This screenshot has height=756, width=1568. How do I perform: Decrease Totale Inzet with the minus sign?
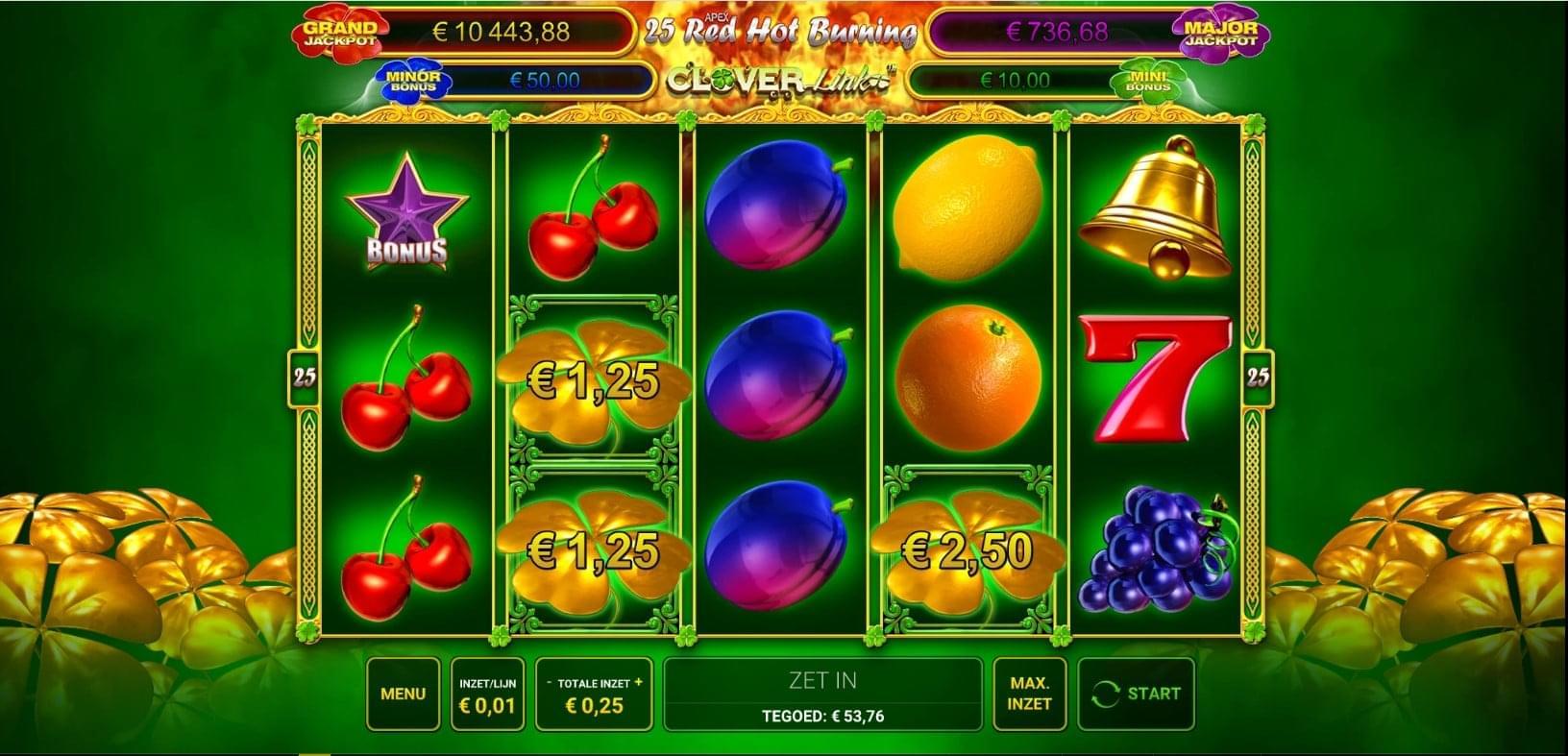pyautogui.click(x=550, y=683)
